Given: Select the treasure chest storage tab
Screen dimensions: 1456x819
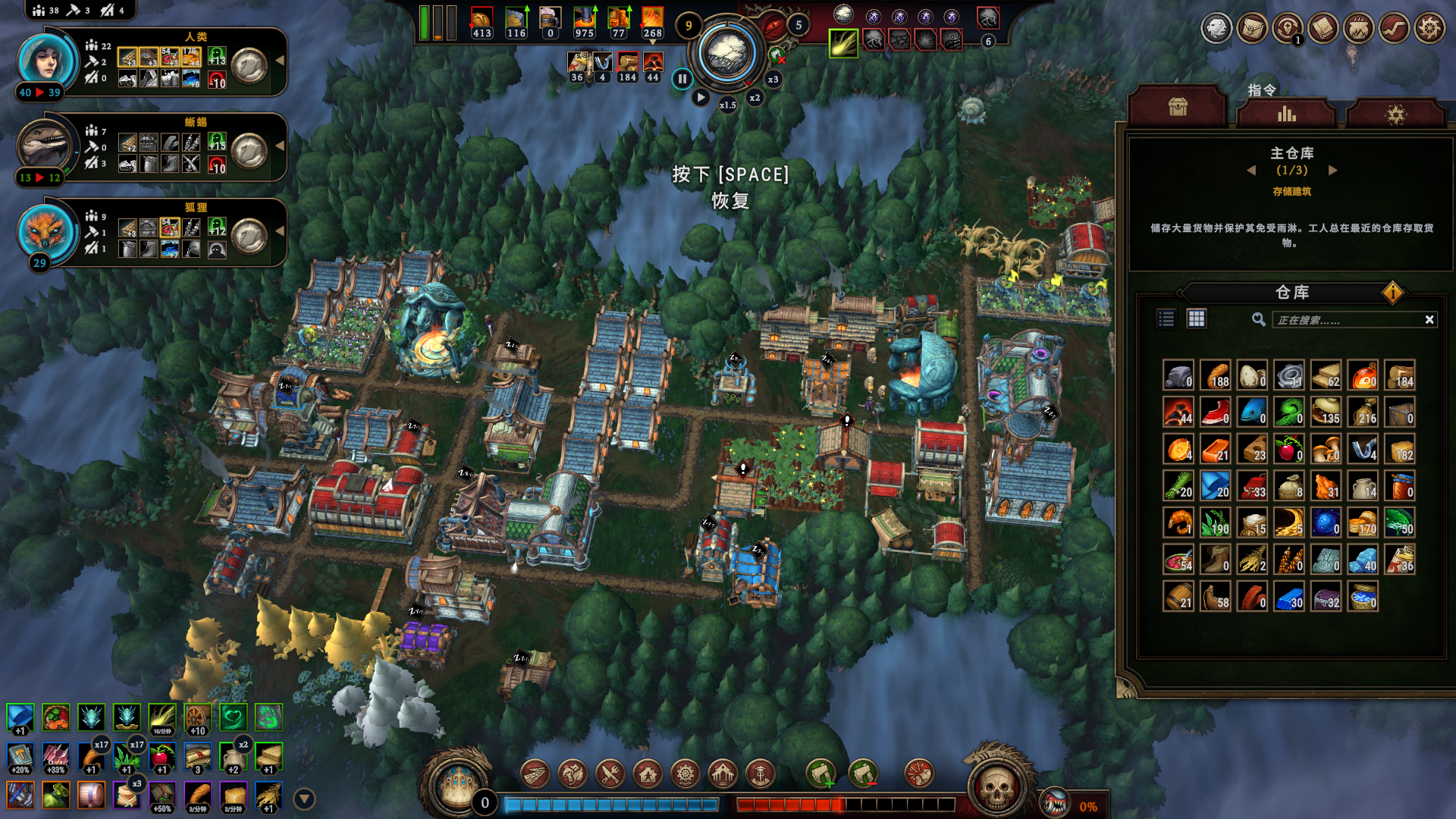Looking at the screenshot, I should click(x=1177, y=108).
